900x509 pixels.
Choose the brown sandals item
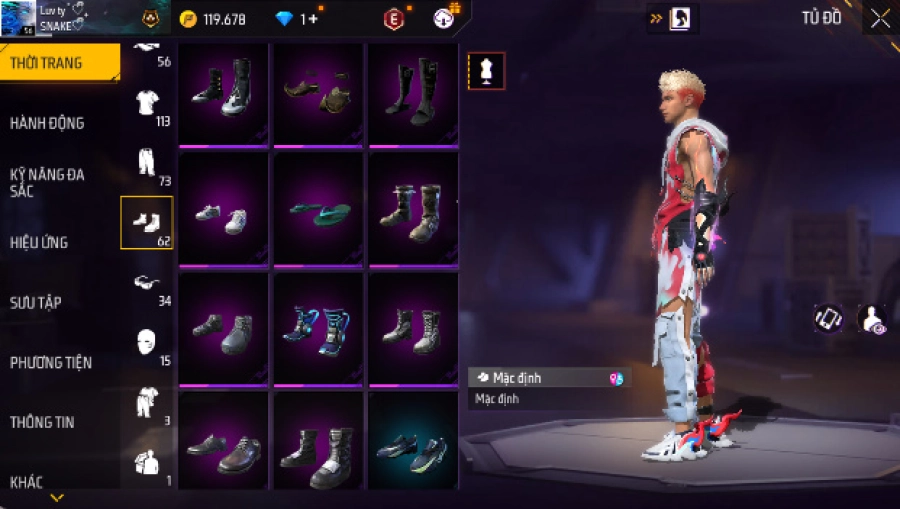click(318, 92)
